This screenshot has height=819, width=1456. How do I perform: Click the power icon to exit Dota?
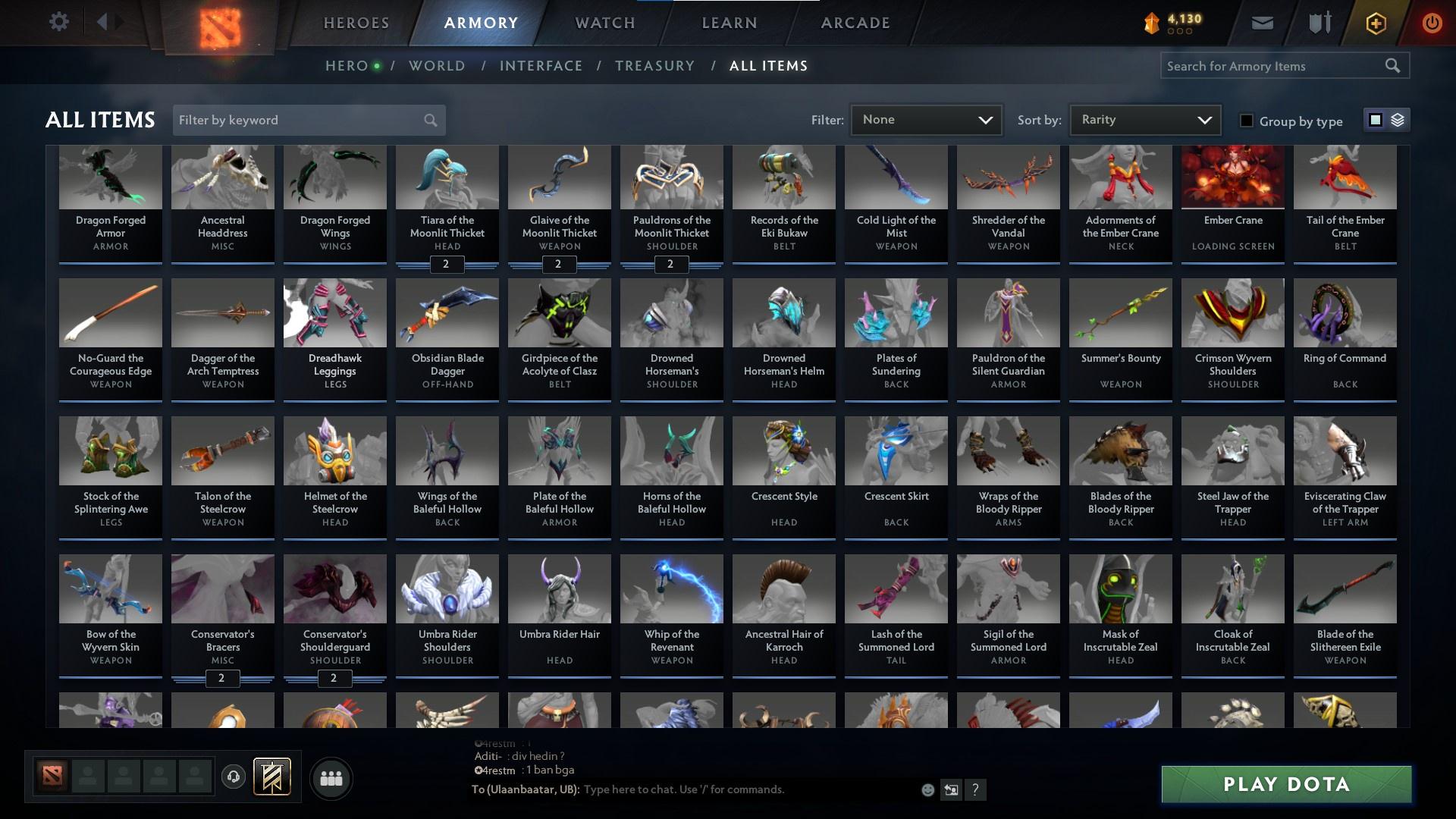point(1432,22)
